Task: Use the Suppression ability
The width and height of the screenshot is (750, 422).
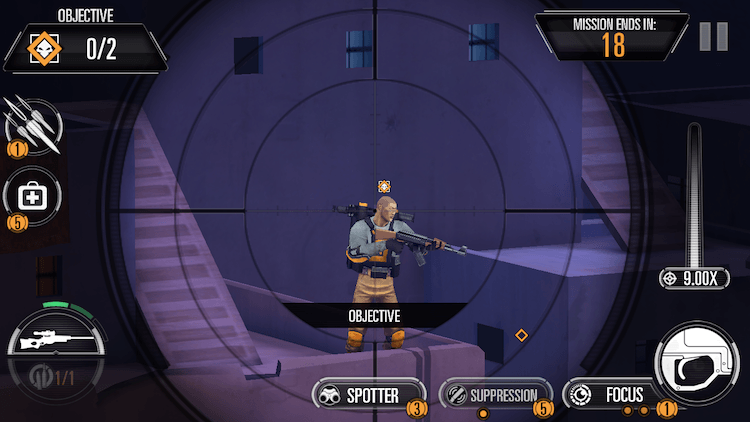Action: [x=496, y=395]
